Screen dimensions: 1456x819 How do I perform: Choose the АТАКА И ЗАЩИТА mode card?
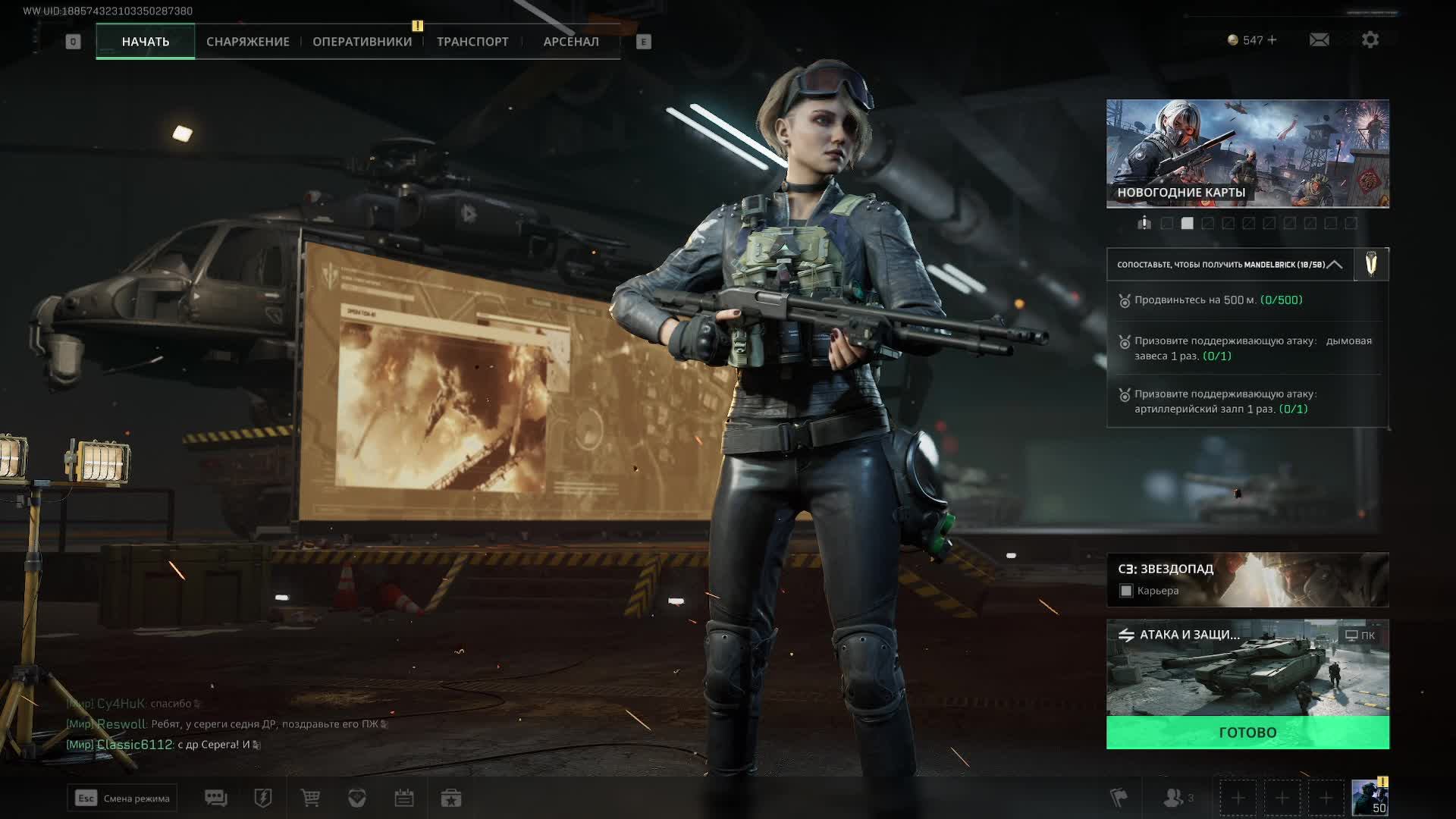click(1247, 669)
